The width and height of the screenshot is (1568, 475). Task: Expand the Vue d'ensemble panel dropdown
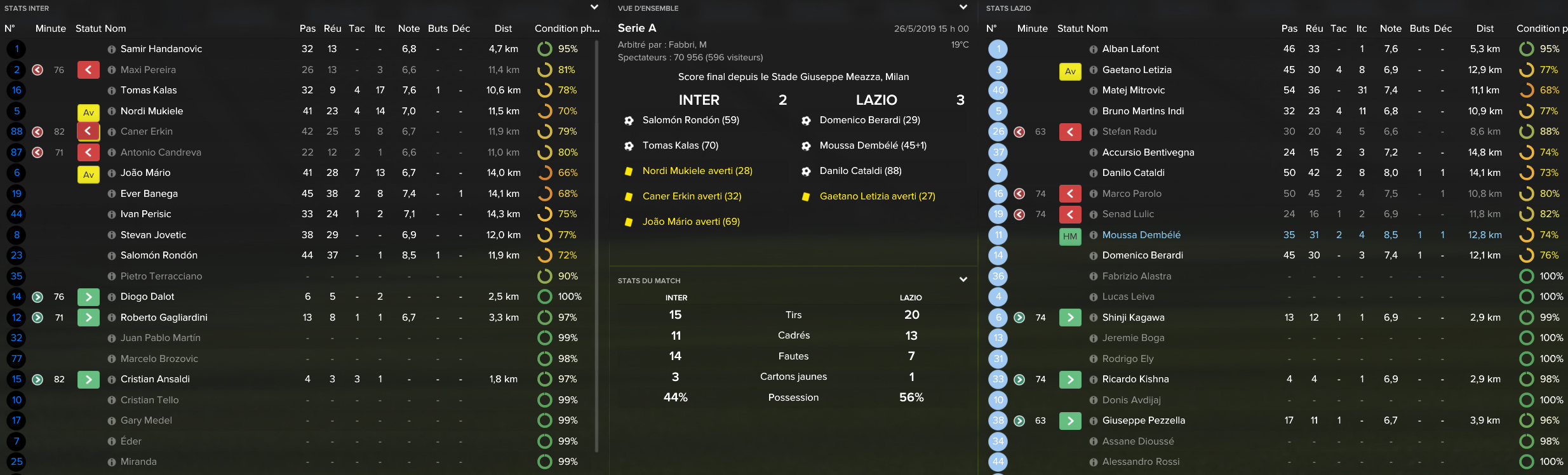pos(963,8)
